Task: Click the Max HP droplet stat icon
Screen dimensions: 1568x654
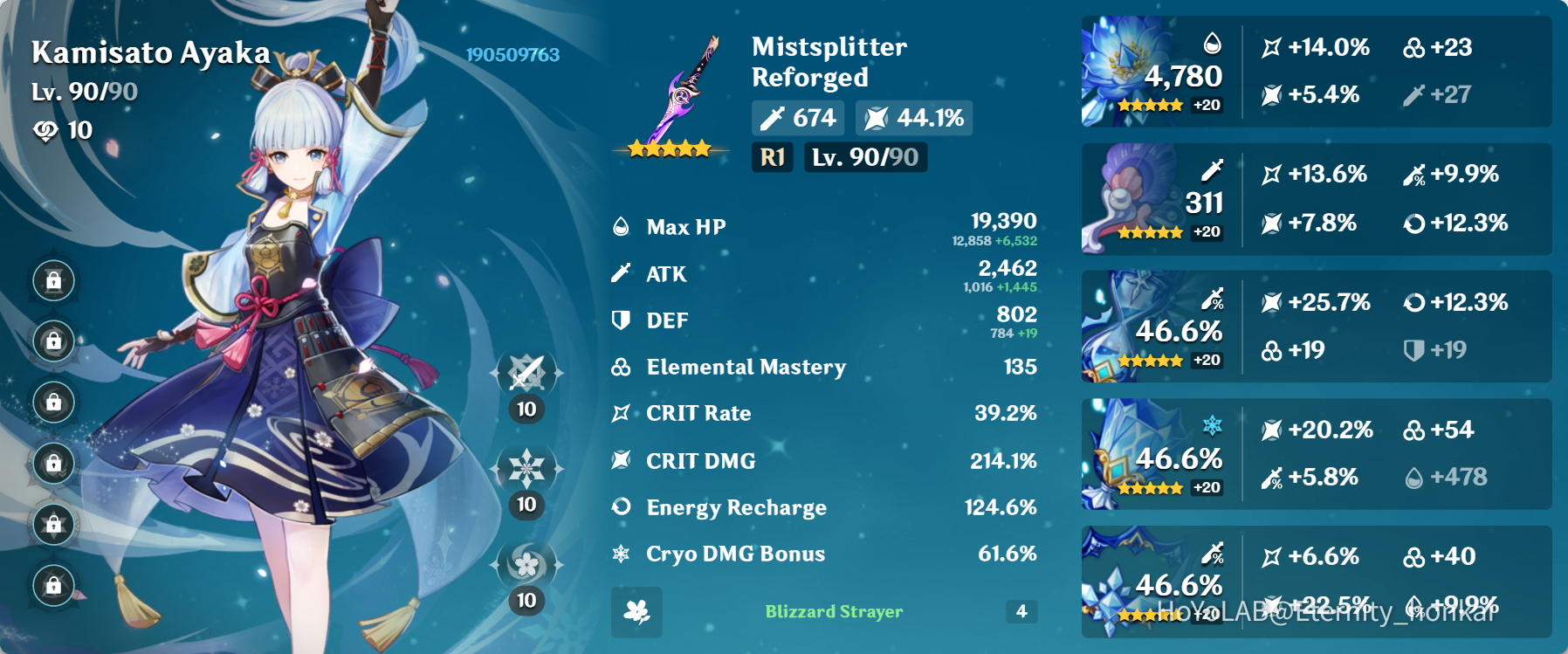Action: (621, 227)
